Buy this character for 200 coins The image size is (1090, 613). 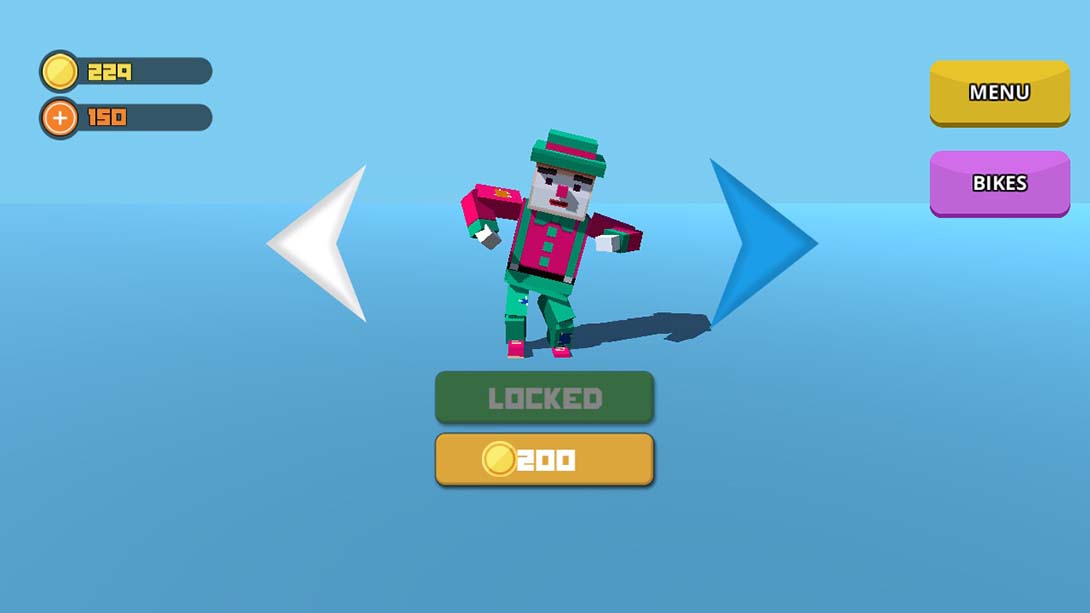point(544,460)
